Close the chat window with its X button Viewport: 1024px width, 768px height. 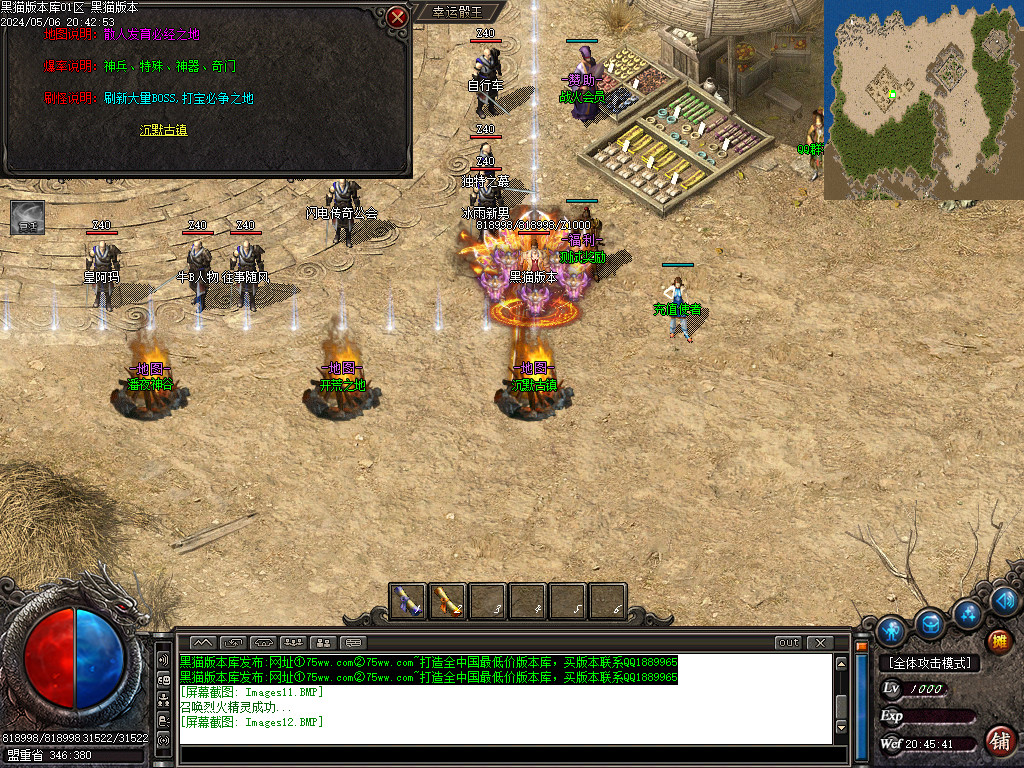point(820,642)
